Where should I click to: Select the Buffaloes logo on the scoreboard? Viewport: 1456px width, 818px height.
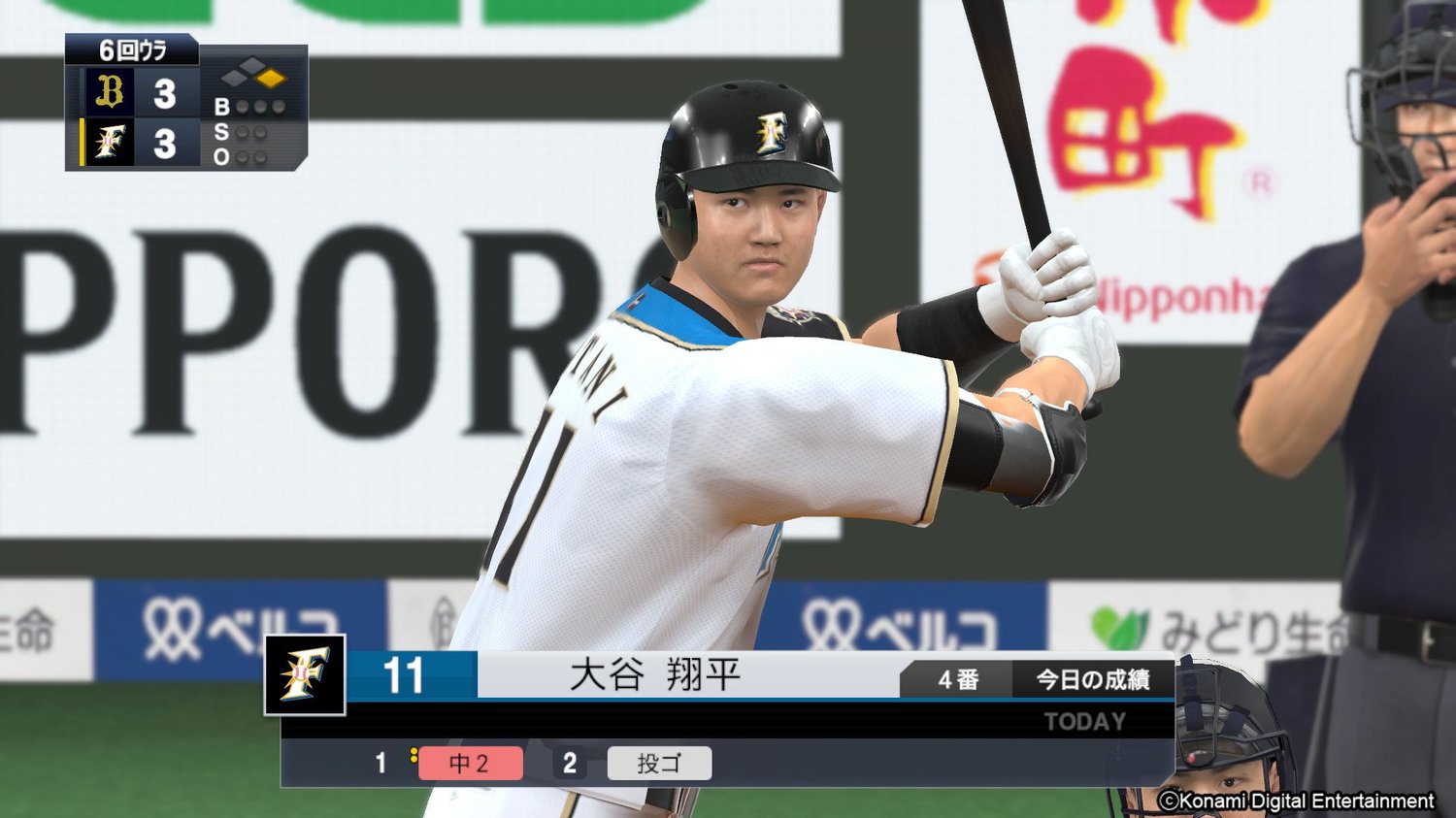point(111,93)
